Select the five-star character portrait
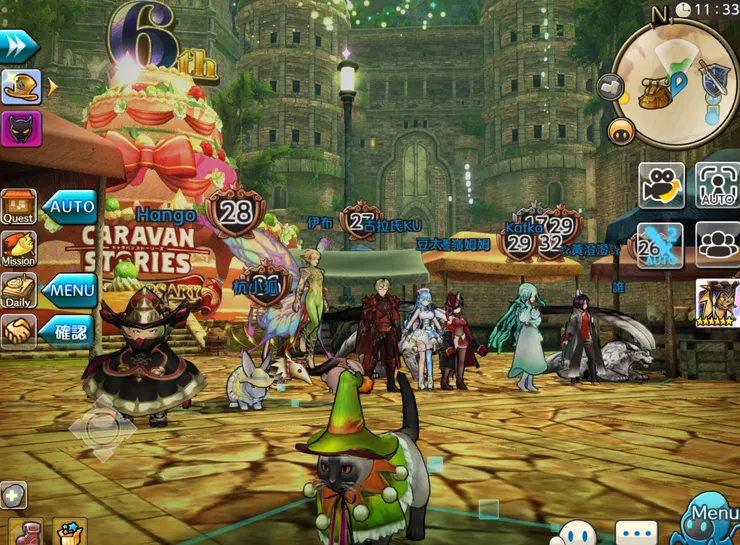740x545 pixels. [717, 303]
